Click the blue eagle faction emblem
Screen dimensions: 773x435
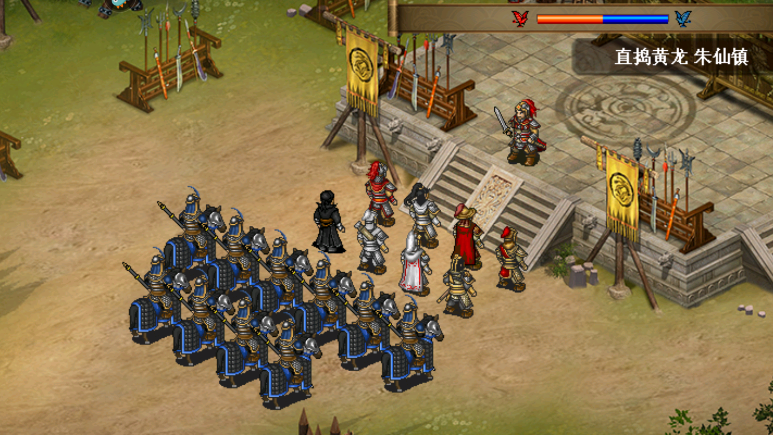684,18
